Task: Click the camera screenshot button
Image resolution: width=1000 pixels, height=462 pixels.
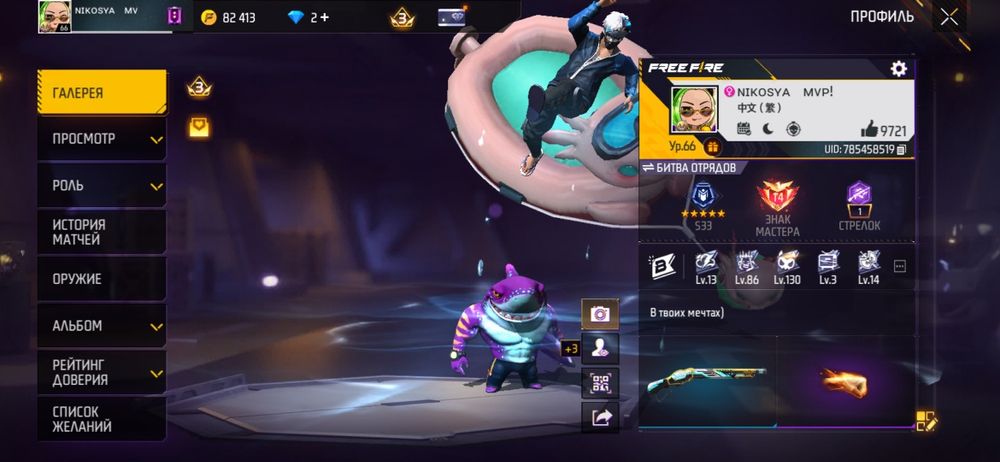Action: [600, 313]
